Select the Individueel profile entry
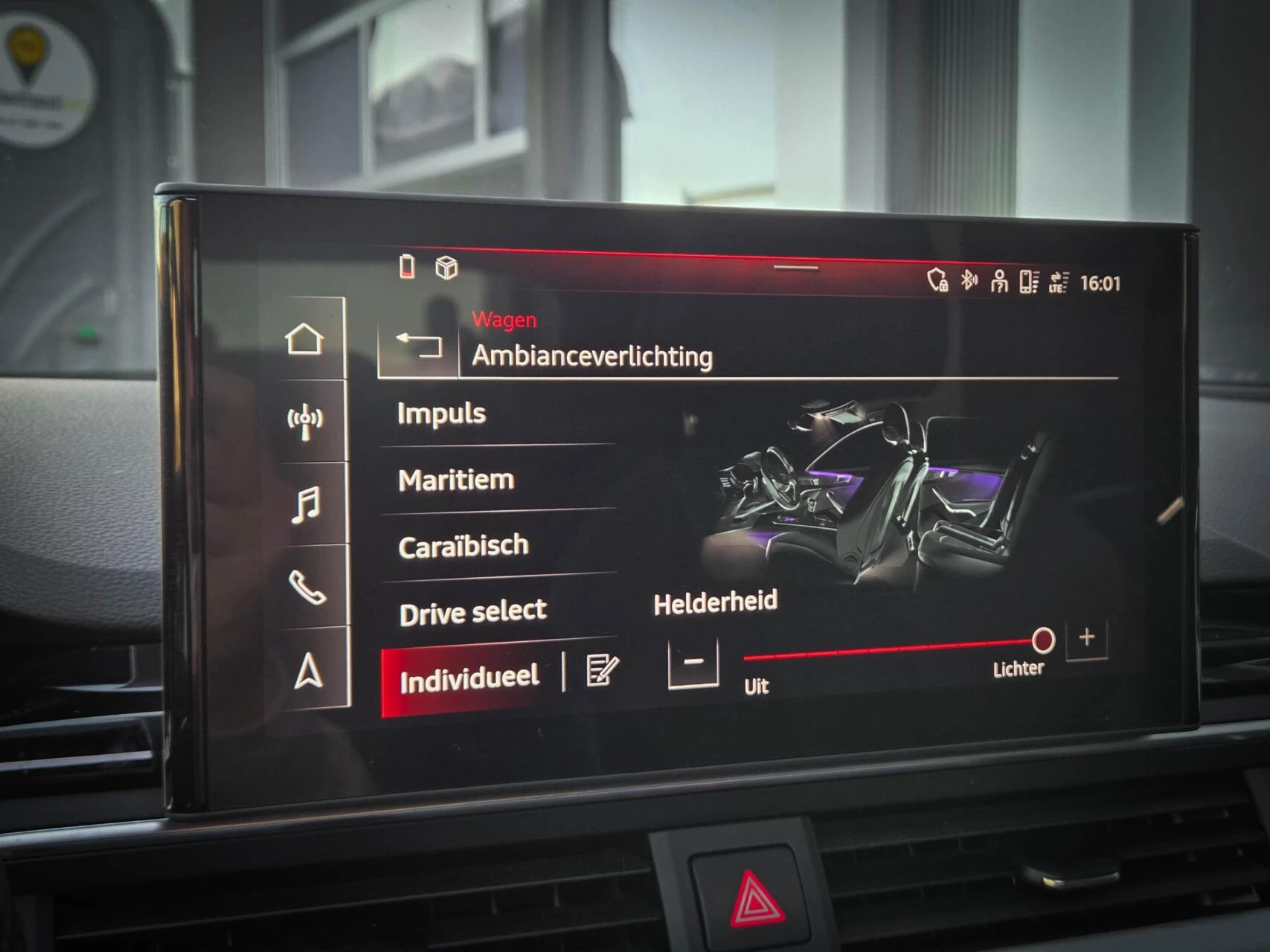The height and width of the screenshot is (952, 1270). (x=469, y=677)
